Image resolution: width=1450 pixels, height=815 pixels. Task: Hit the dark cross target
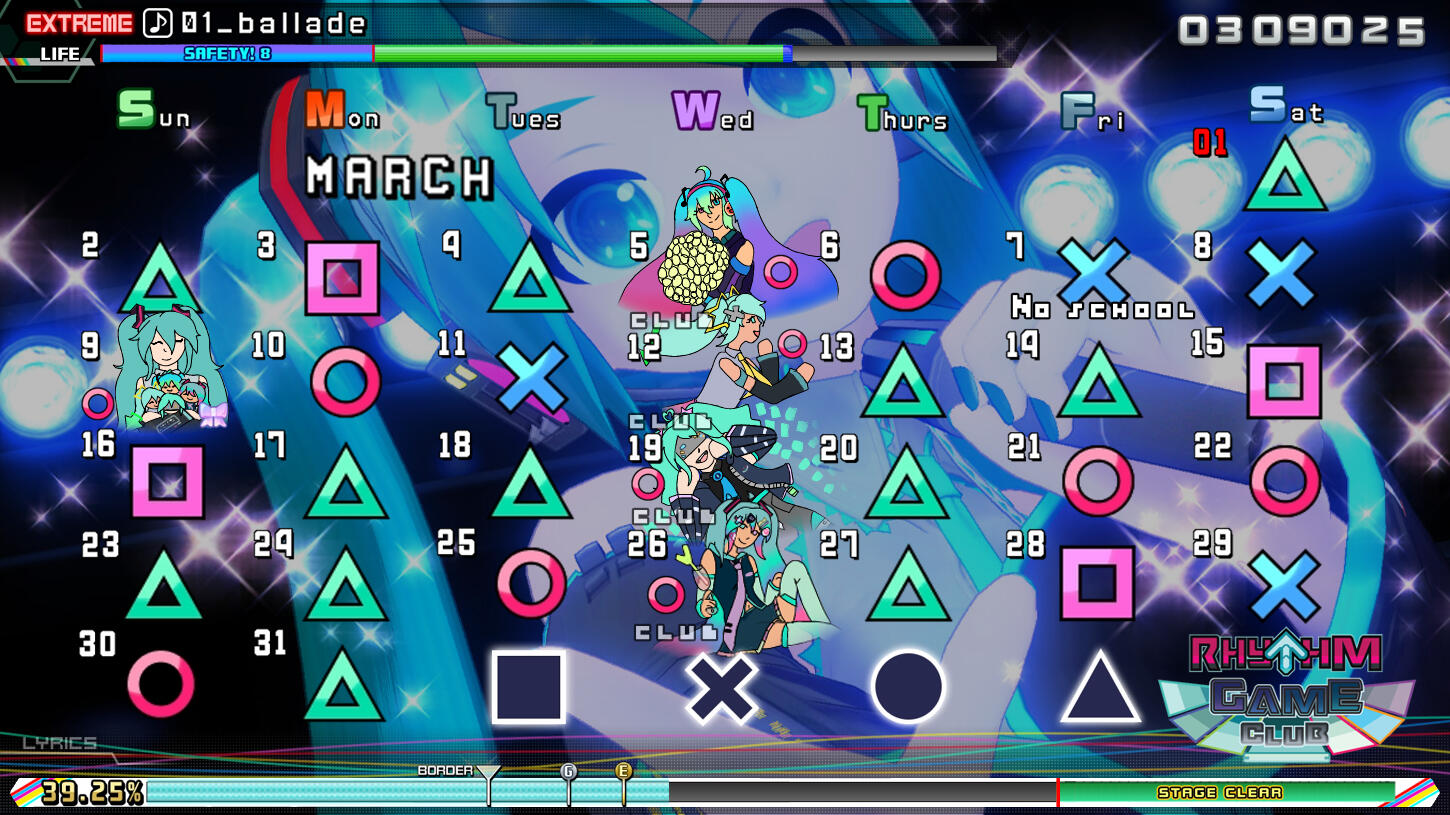722,688
